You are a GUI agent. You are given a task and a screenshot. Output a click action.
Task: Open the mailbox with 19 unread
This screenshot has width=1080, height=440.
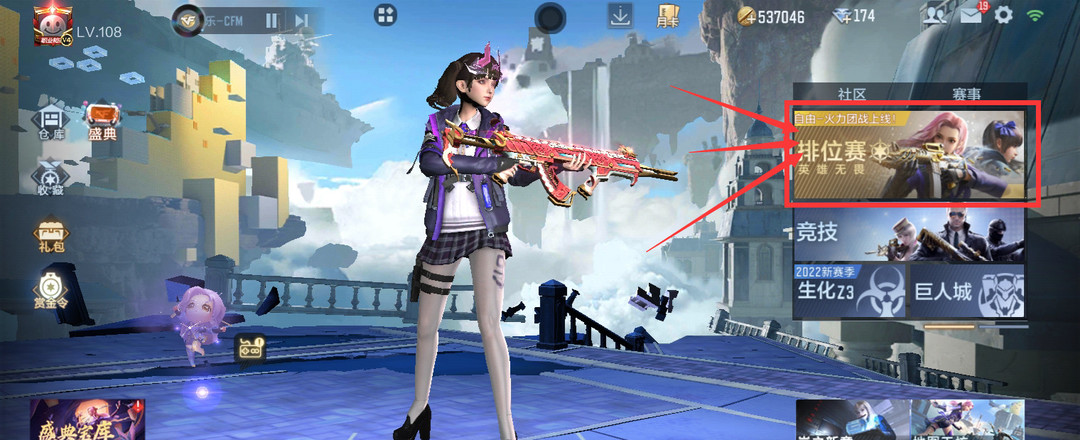point(971,15)
